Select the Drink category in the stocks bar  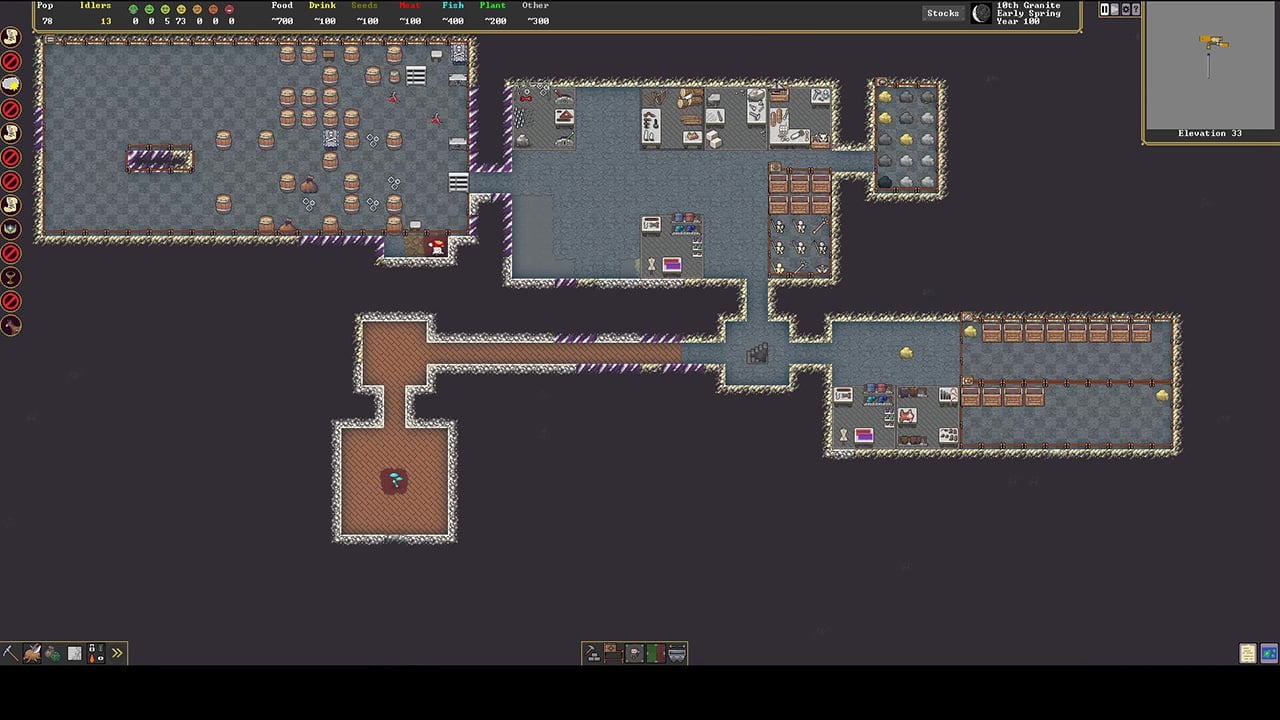point(322,6)
